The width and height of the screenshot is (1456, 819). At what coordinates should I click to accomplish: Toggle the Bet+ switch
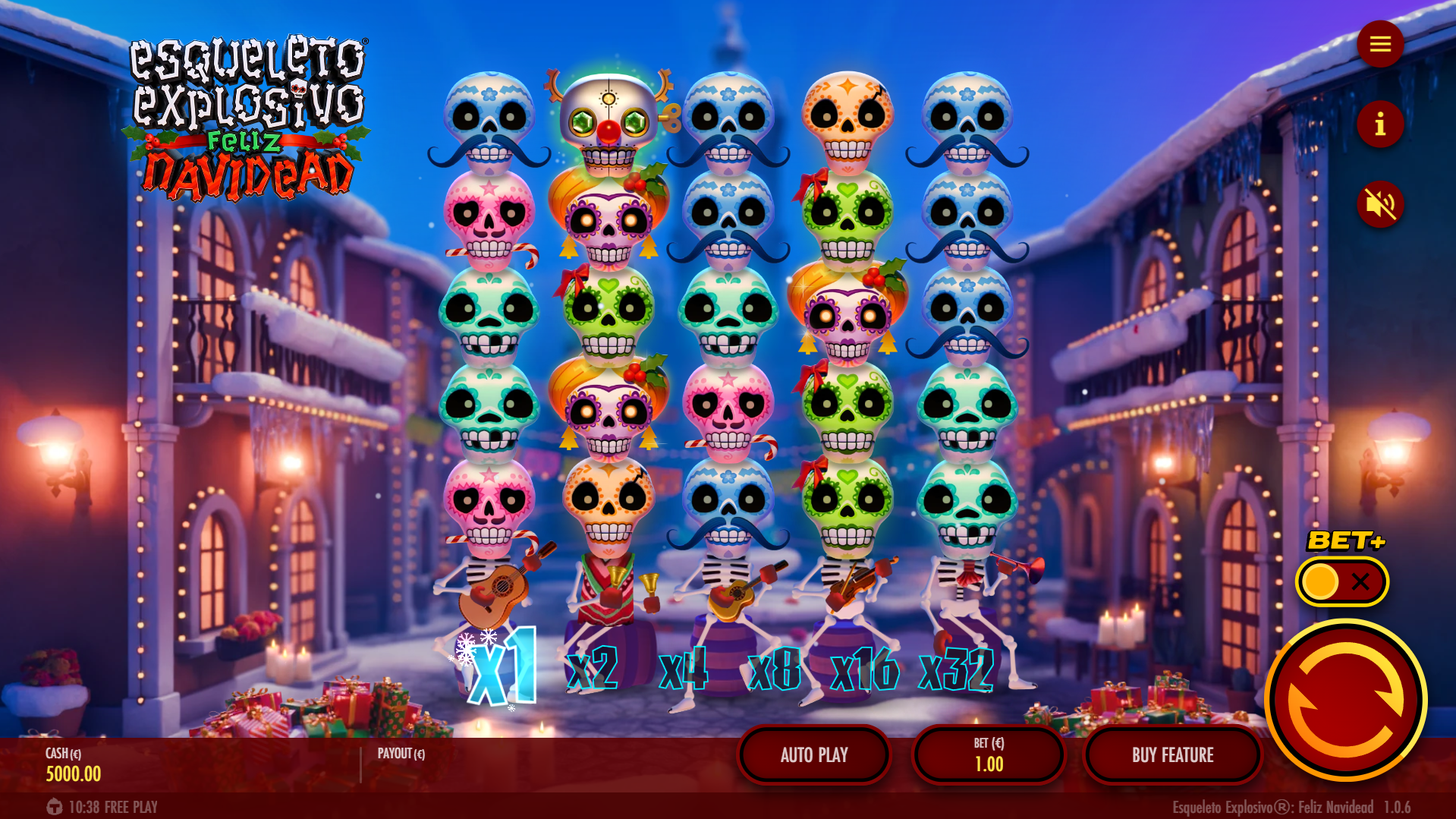(x=1341, y=582)
